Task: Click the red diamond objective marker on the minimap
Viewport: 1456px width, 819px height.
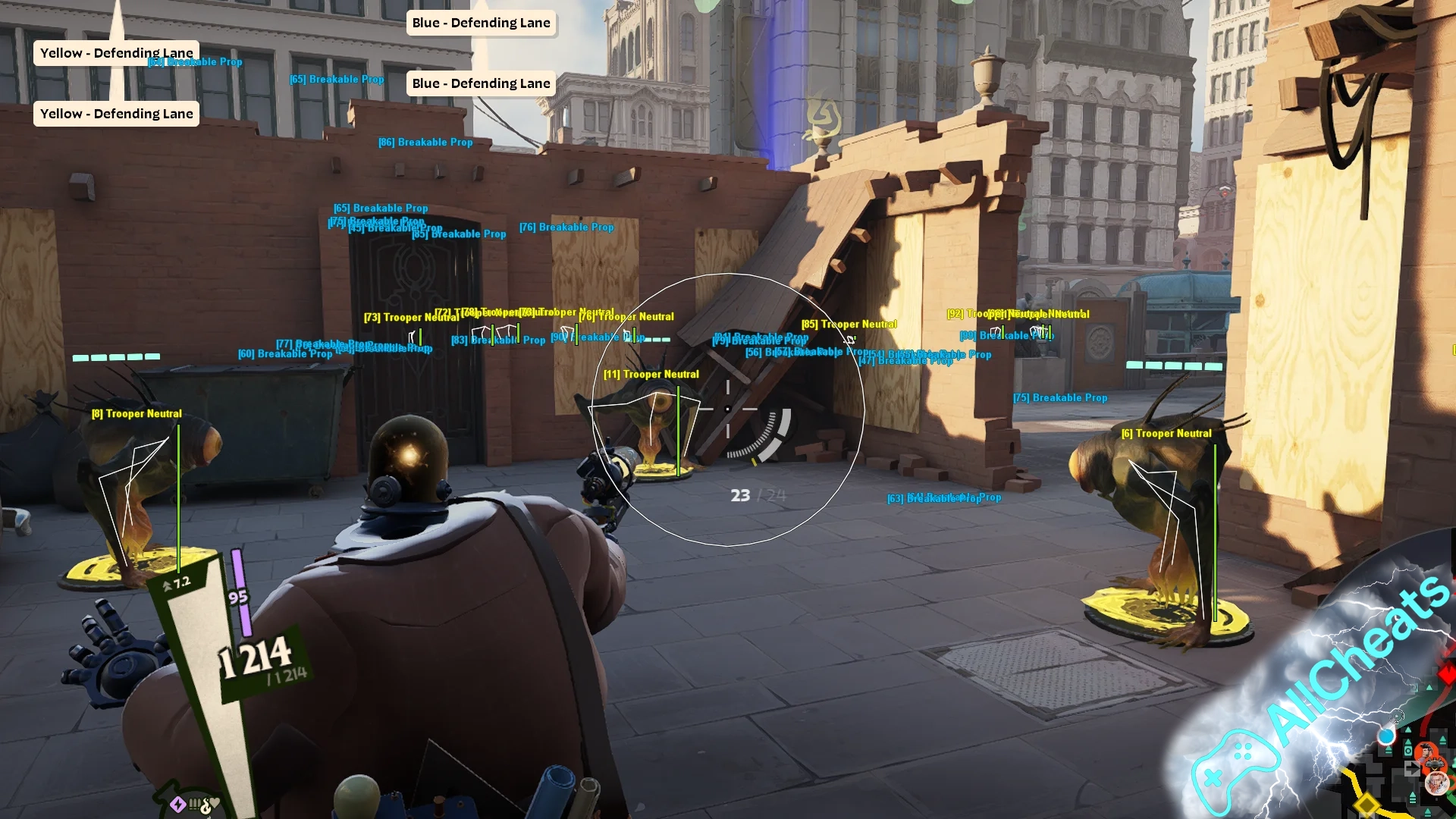Action: (x=1447, y=675)
